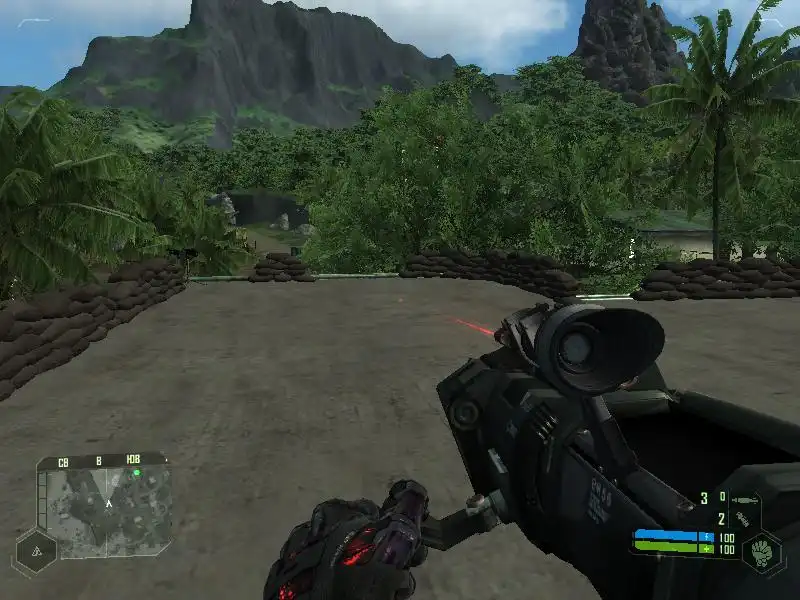The height and width of the screenshot is (600, 800).
Task: Click the player arrow on the minimap
Action: tap(107, 503)
